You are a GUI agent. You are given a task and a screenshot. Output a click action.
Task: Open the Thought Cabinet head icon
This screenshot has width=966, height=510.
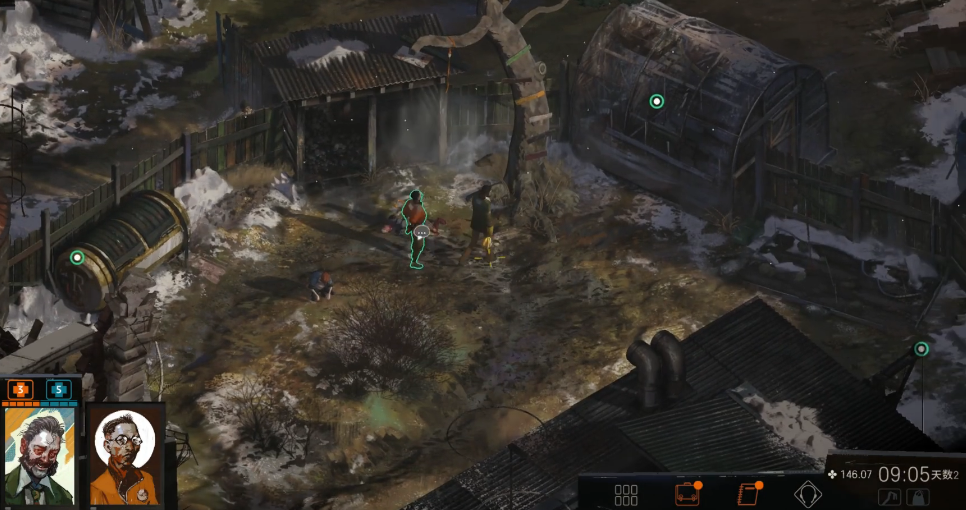point(807,494)
